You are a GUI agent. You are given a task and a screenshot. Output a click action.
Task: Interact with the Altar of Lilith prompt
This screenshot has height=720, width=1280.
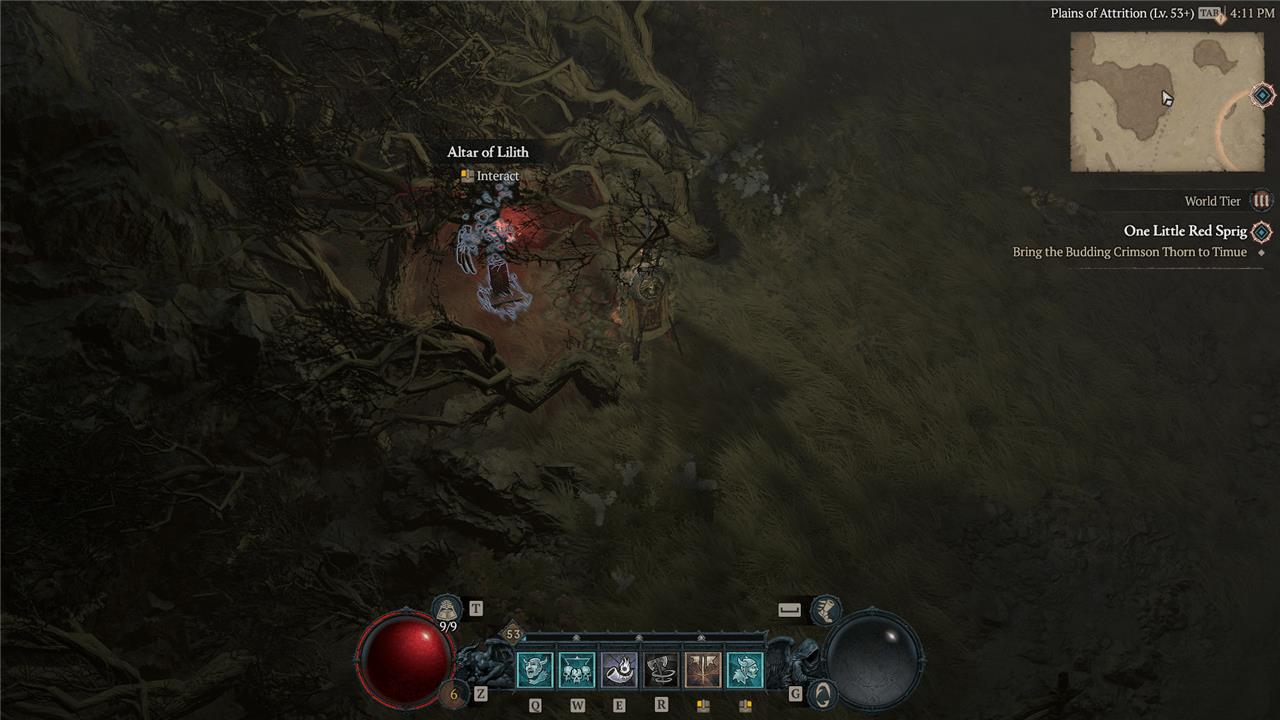point(490,176)
